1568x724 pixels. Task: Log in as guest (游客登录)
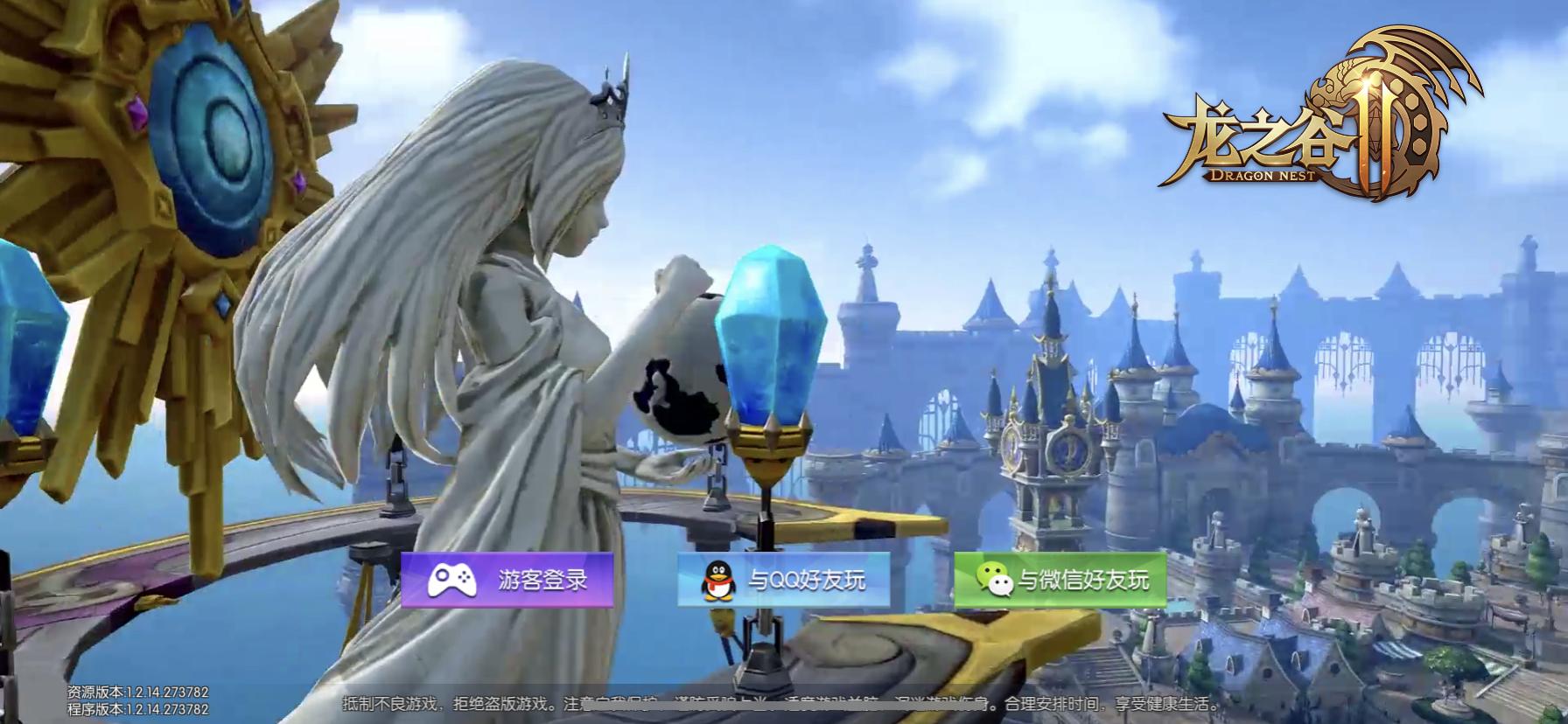coord(507,580)
